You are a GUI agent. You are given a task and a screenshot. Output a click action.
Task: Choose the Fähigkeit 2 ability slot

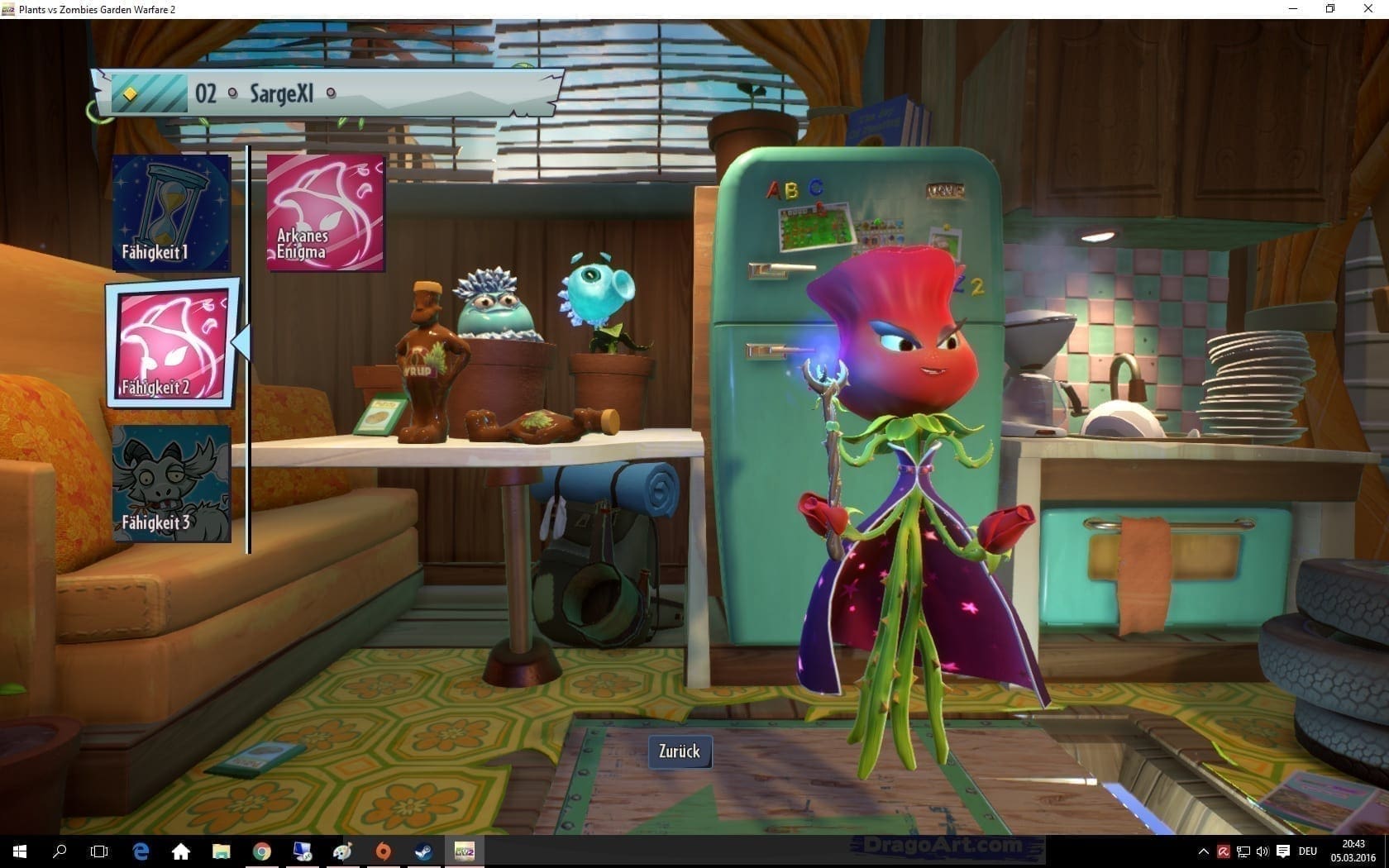click(x=172, y=344)
